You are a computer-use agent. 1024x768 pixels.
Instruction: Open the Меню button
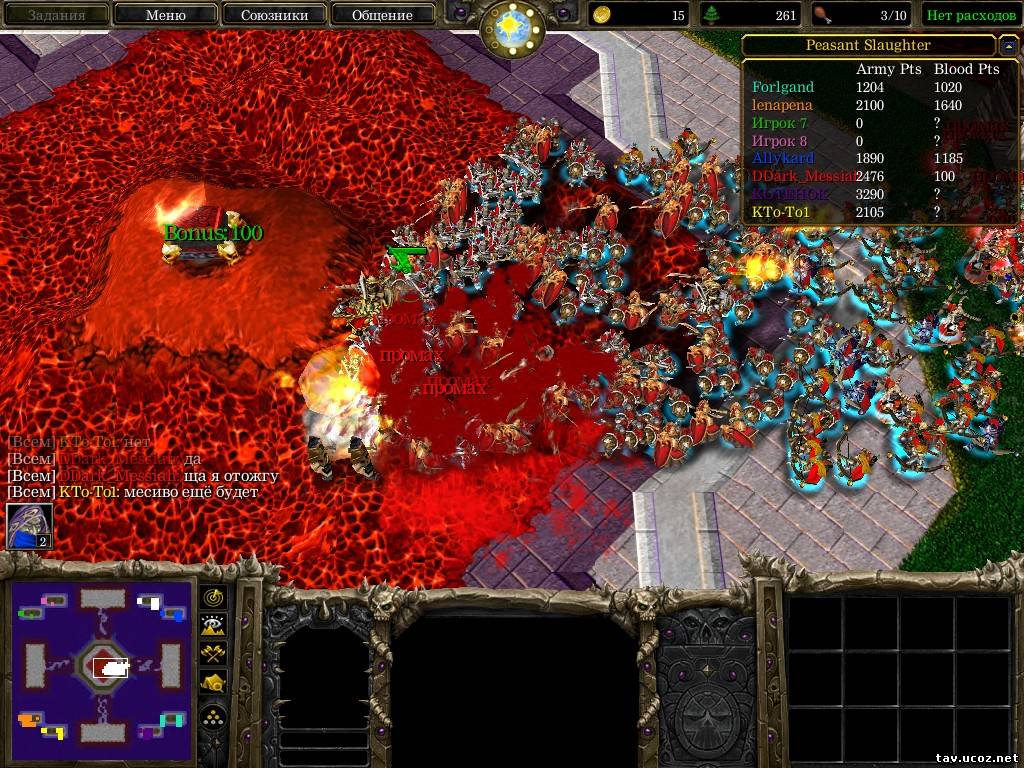(165, 15)
